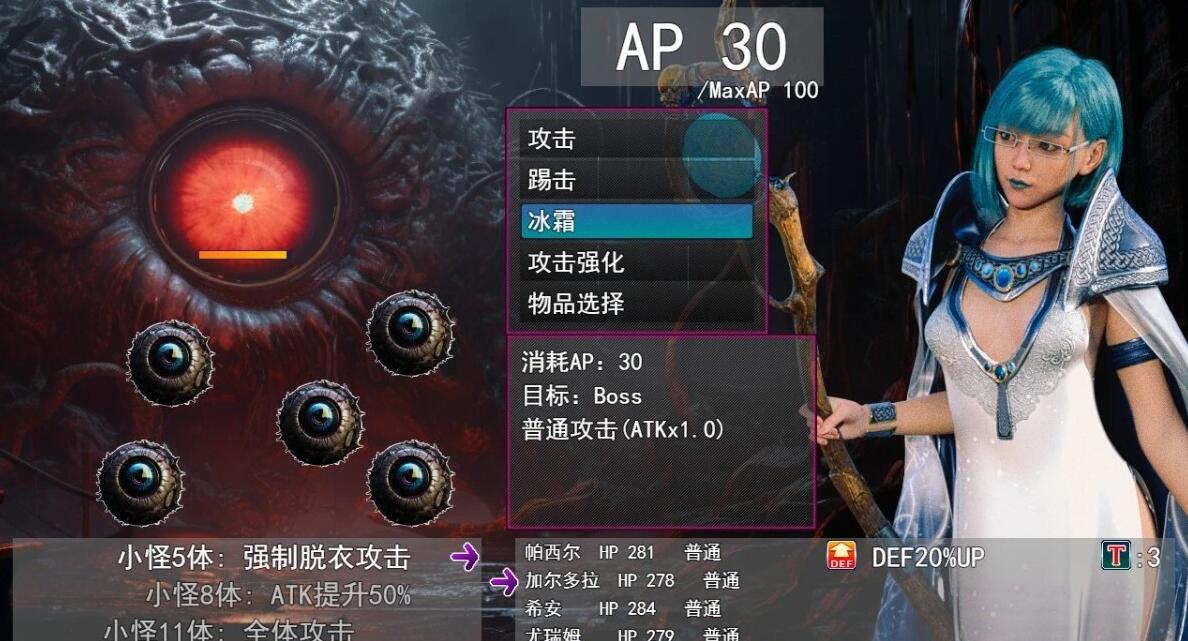This screenshot has width=1188, height=641.
Task: Click the red DEF buff icon
Action: coord(841,556)
